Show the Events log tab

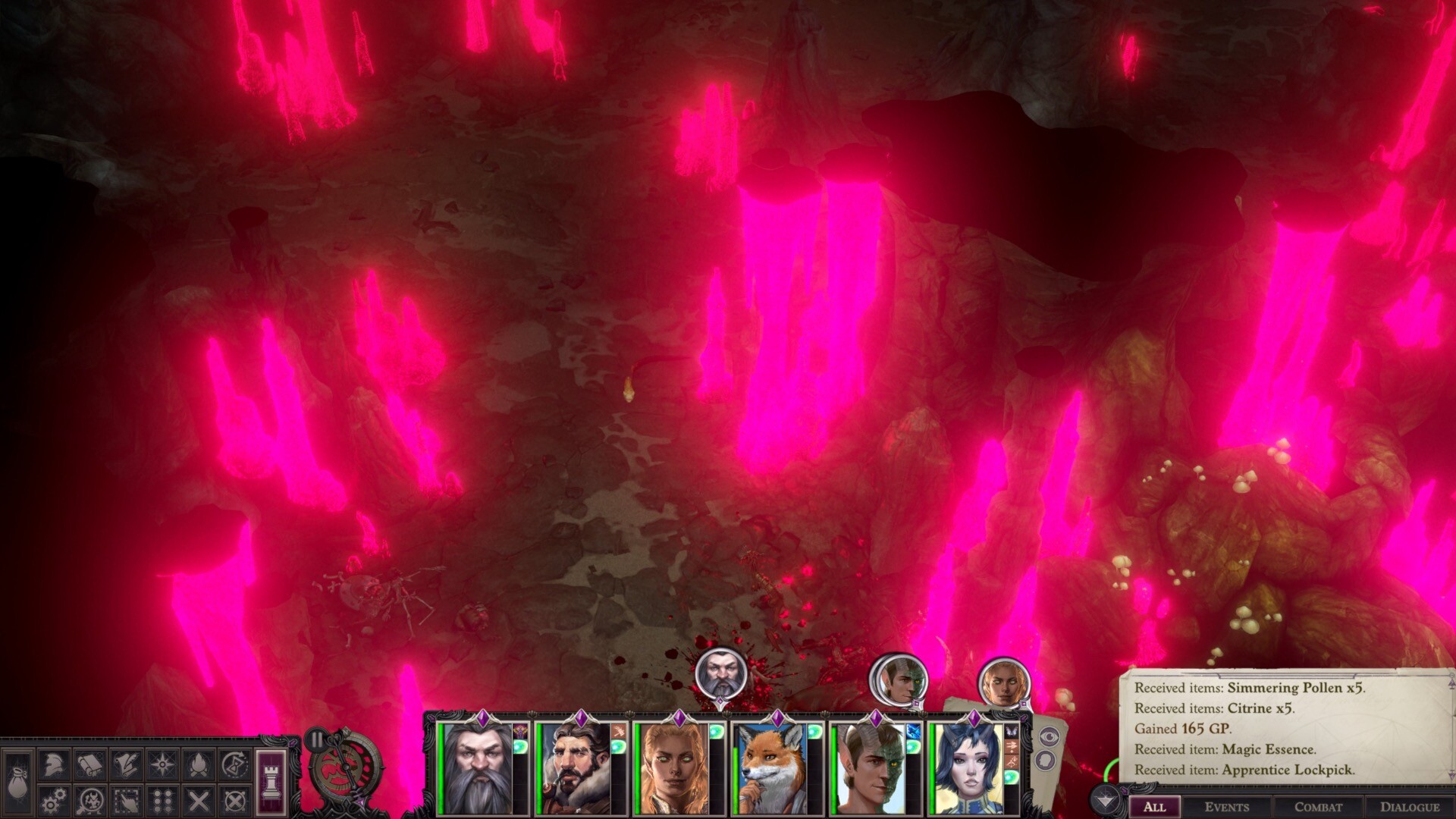[1226, 807]
